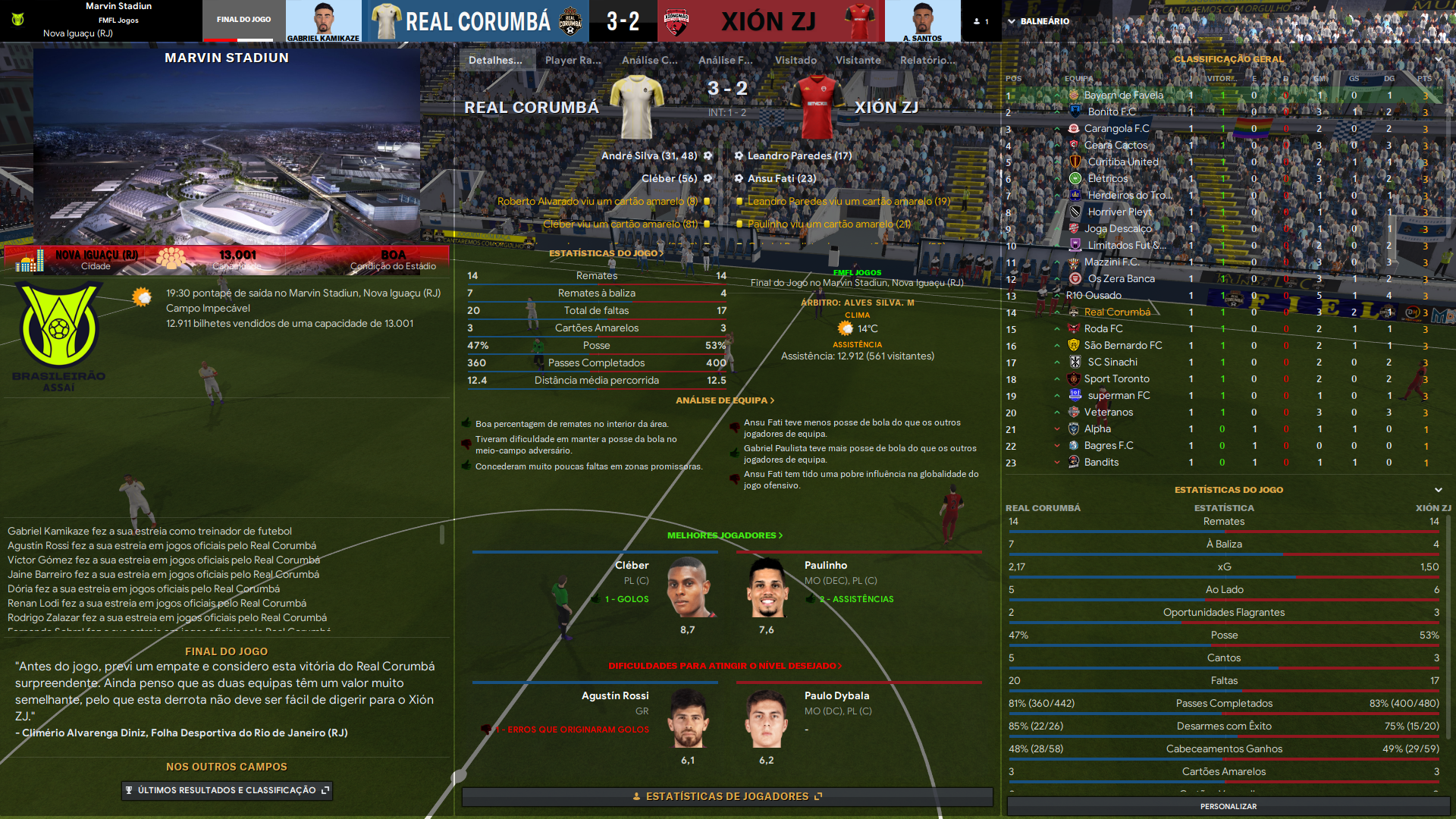
Task: Open Estatísticas do Jogo section link
Action: (x=606, y=253)
